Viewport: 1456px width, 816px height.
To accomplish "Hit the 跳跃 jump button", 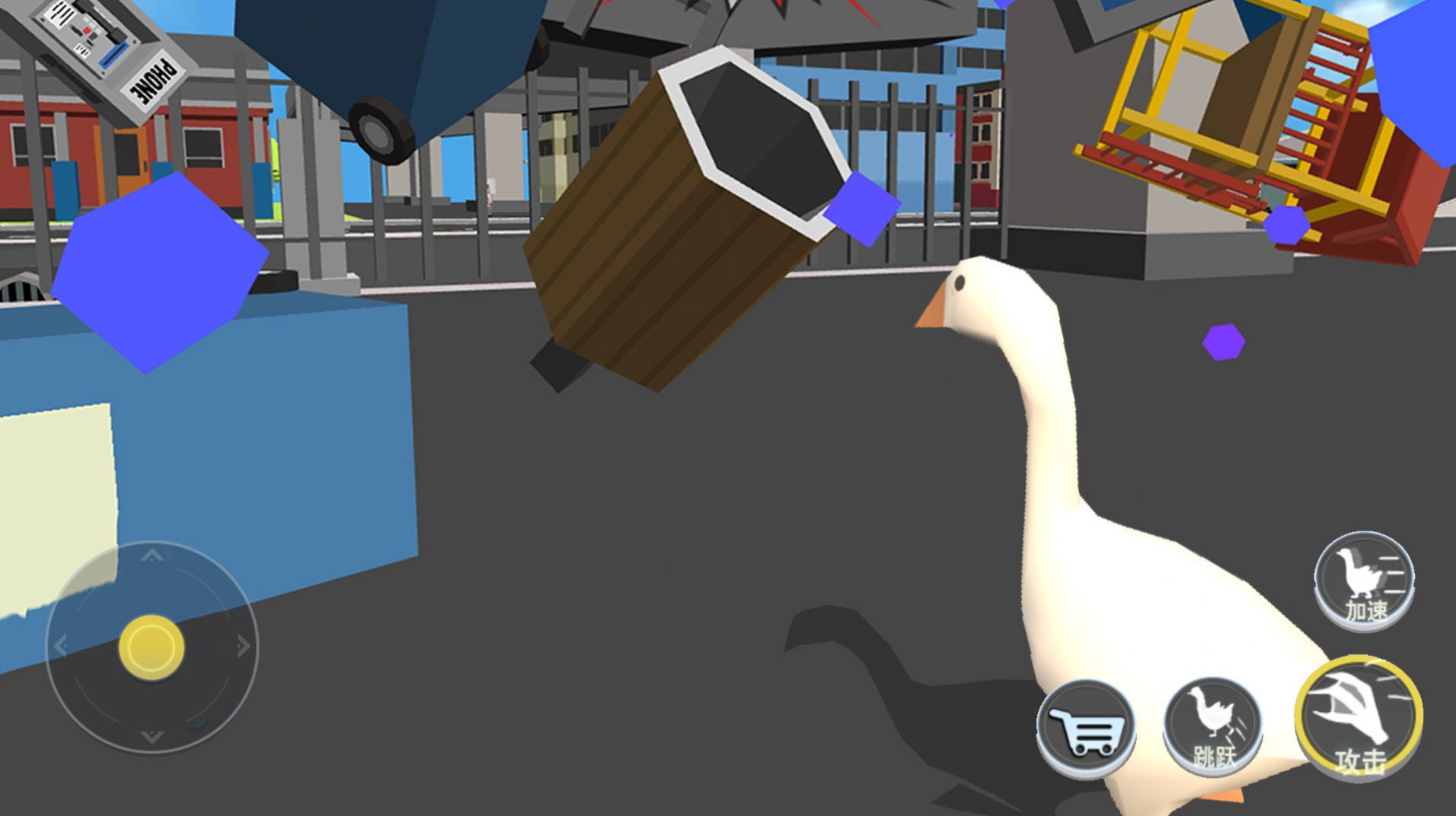I will (1212, 725).
